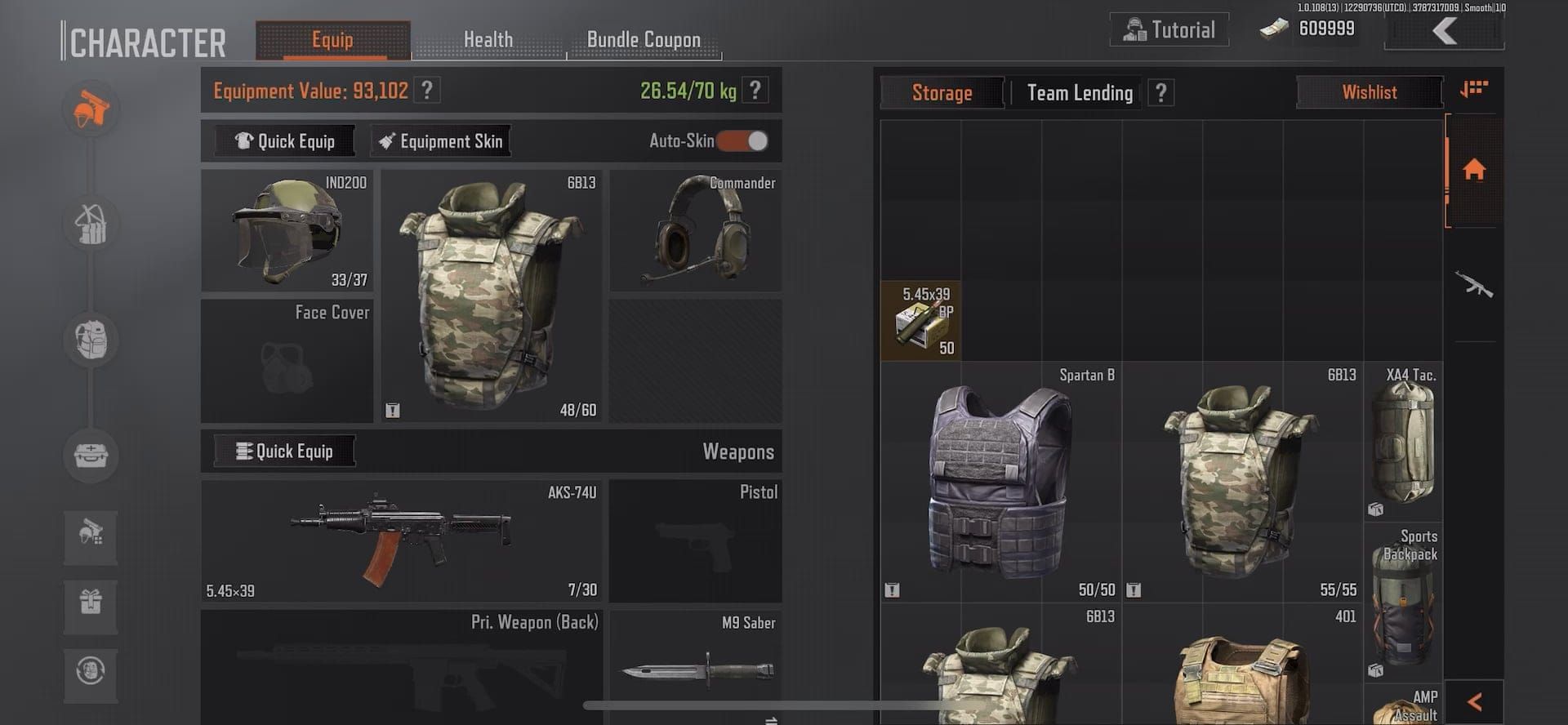Click the Tutorial button

coord(1169,29)
